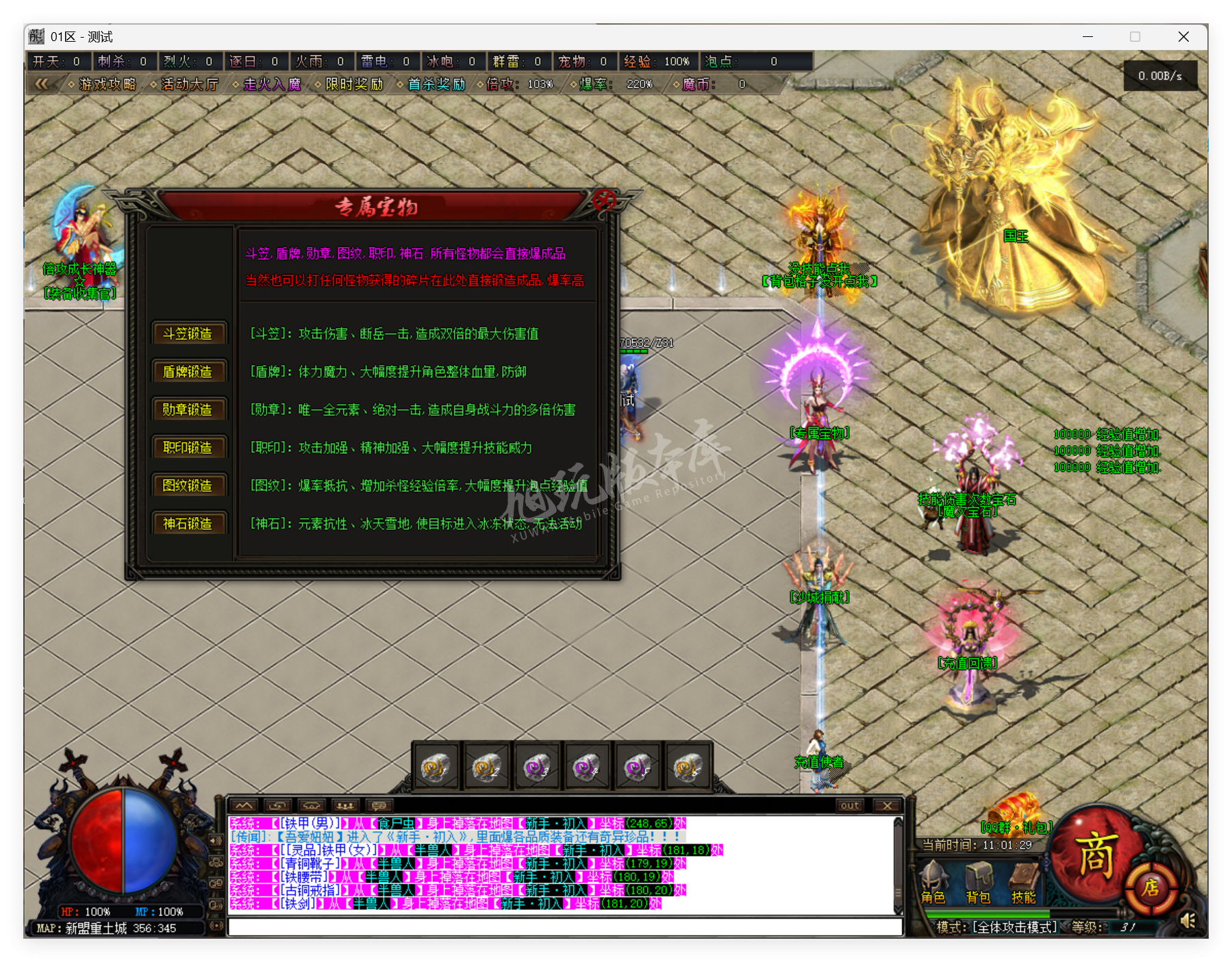Open the 技能 skill book icon
1232x962 pixels.
pos(1023,876)
